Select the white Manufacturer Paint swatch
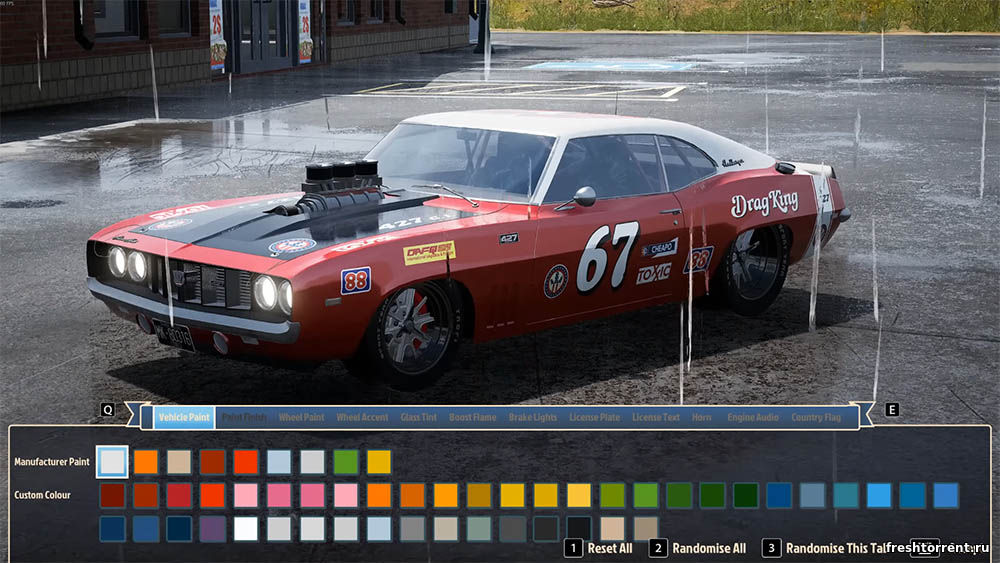The image size is (1000, 563). [x=112, y=462]
